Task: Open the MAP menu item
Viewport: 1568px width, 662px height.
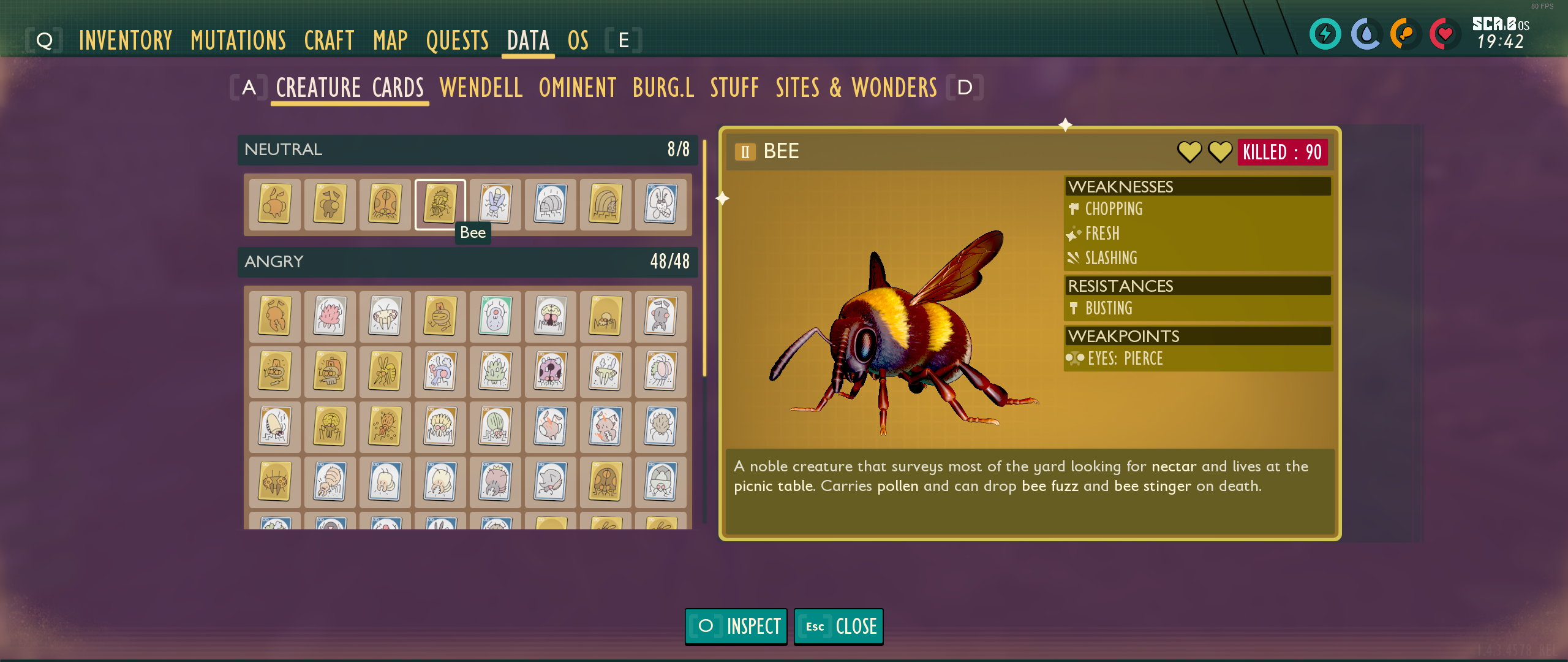Action: (x=391, y=39)
